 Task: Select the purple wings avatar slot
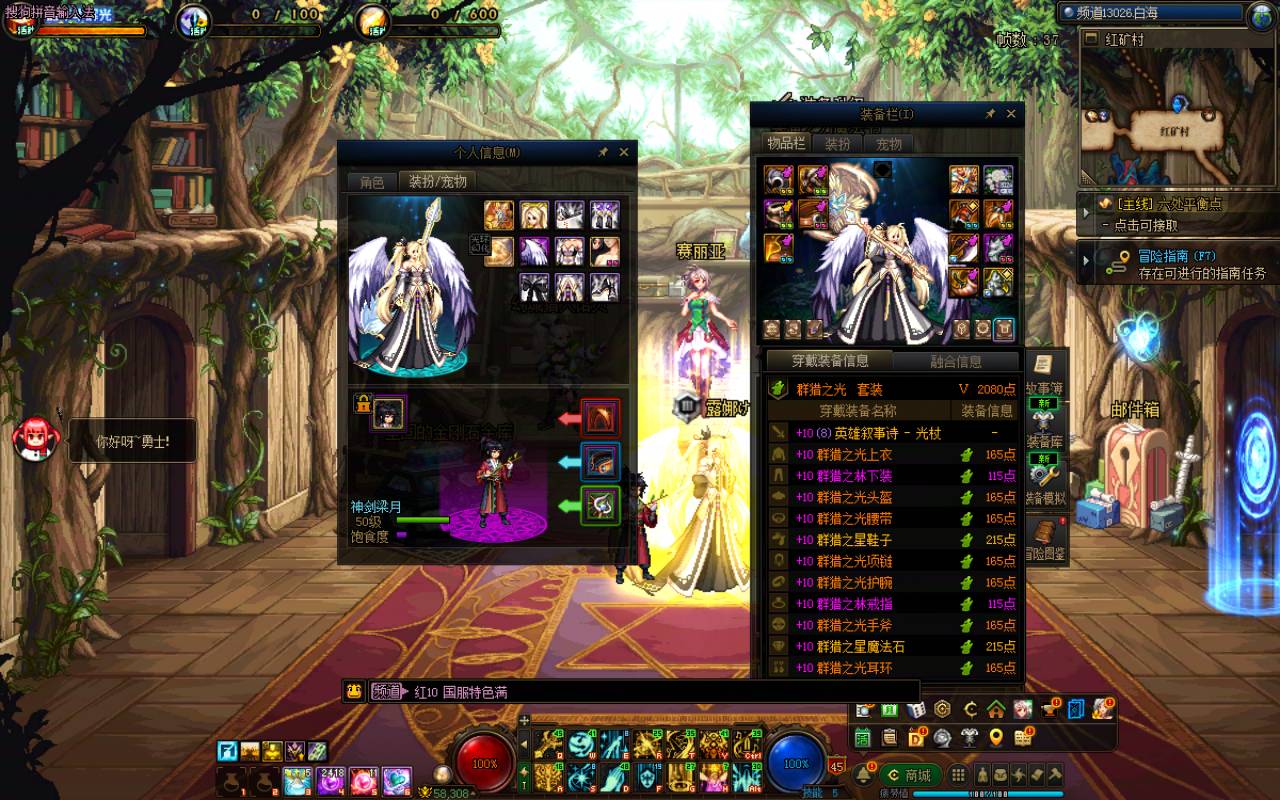[533, 251]
